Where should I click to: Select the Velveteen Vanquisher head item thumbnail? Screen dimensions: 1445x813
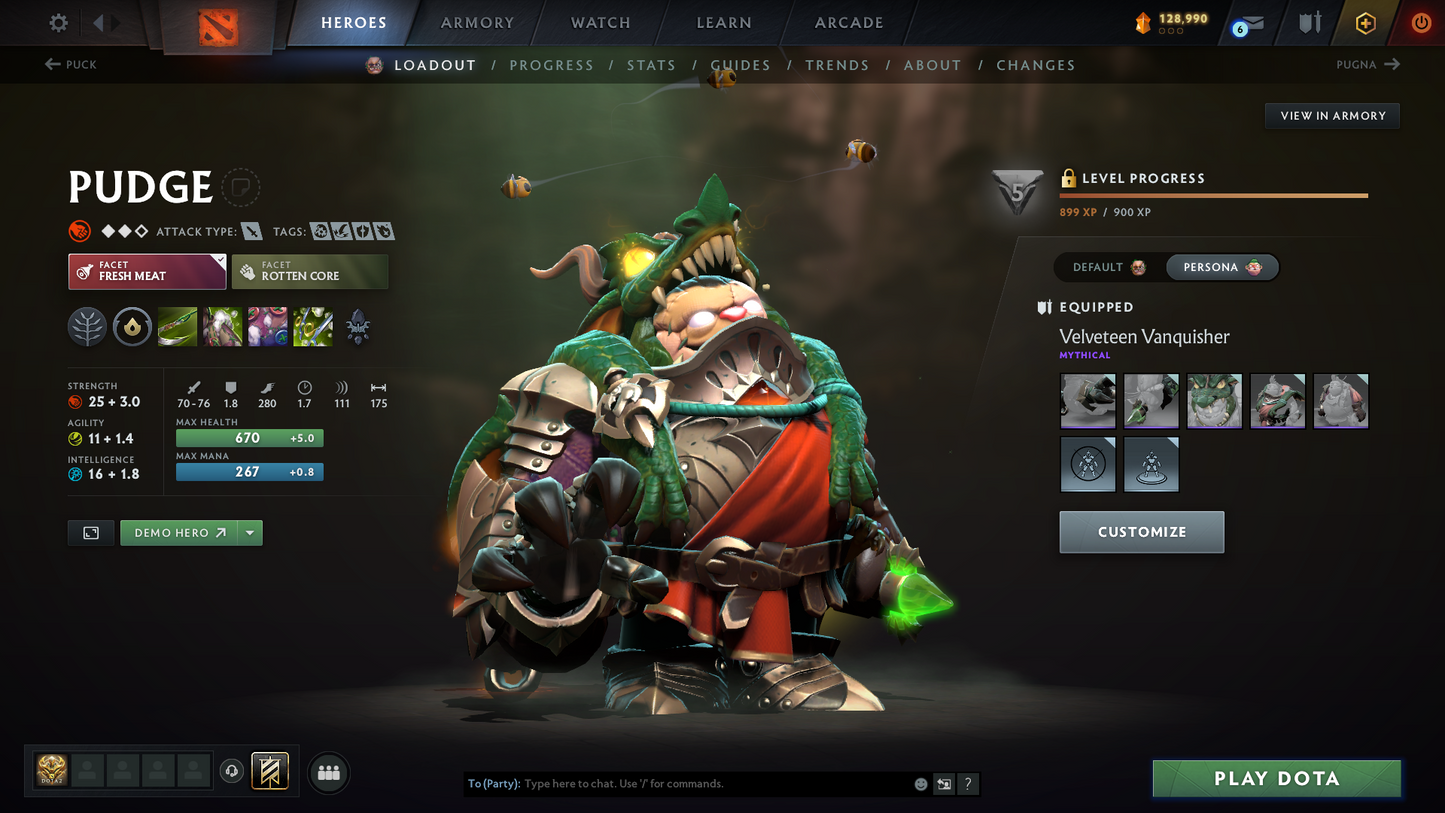[1214, 400]
